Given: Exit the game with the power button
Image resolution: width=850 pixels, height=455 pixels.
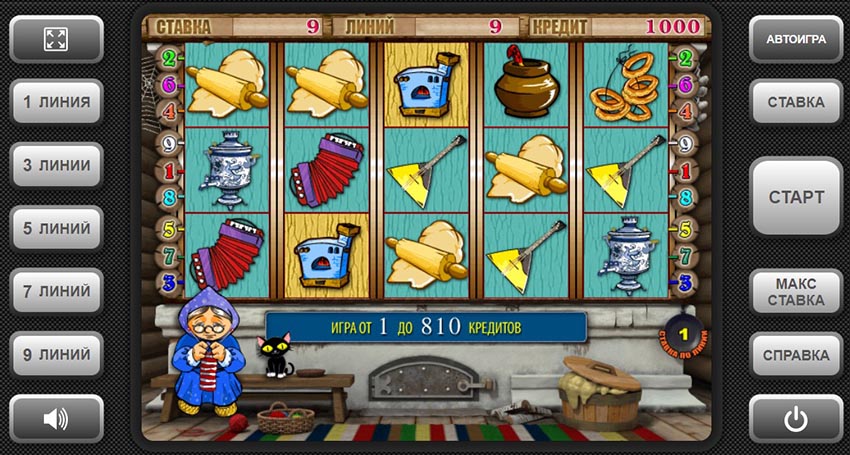Looking at the screenshot, I should coord(795,418).
